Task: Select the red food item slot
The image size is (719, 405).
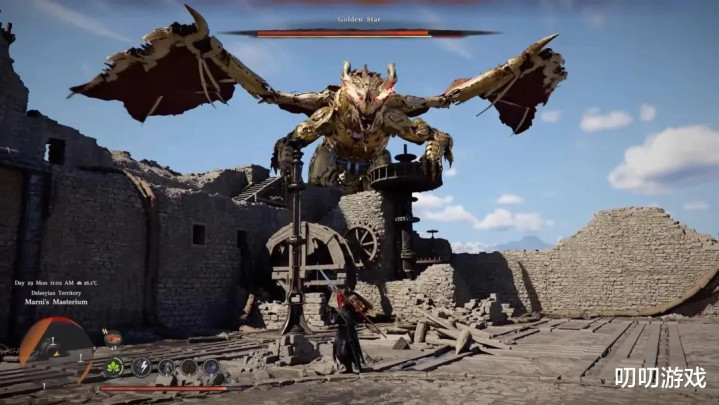Action: (x=112, y=338)
